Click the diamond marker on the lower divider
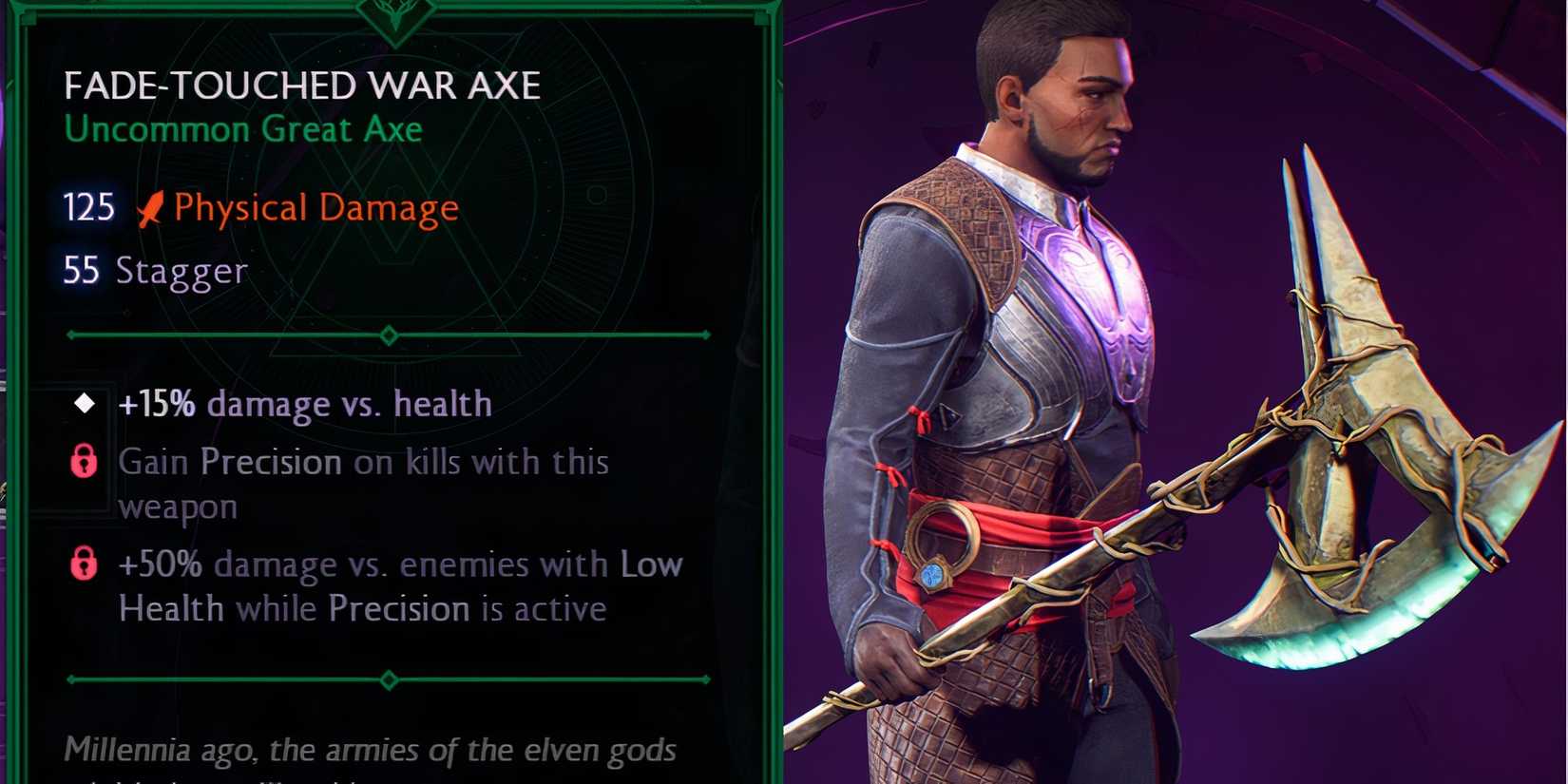 click(x=387, y=679)
